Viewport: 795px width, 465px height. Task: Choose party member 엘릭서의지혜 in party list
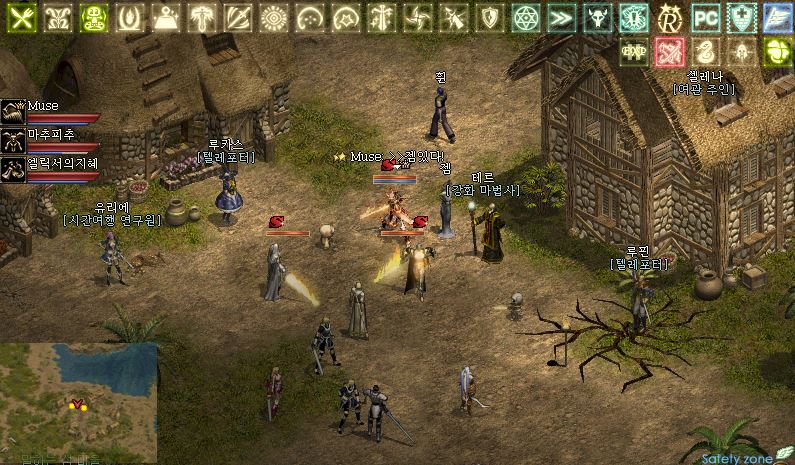coord(14,168)
